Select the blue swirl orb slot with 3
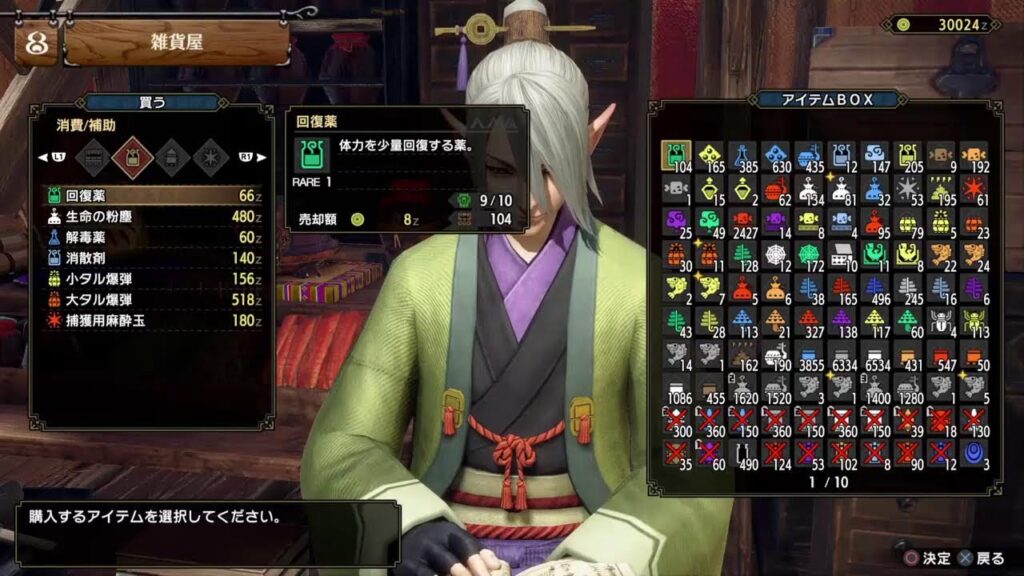Image resolution: width=1024 pixels, height=576 pixels. click(974, 452)
